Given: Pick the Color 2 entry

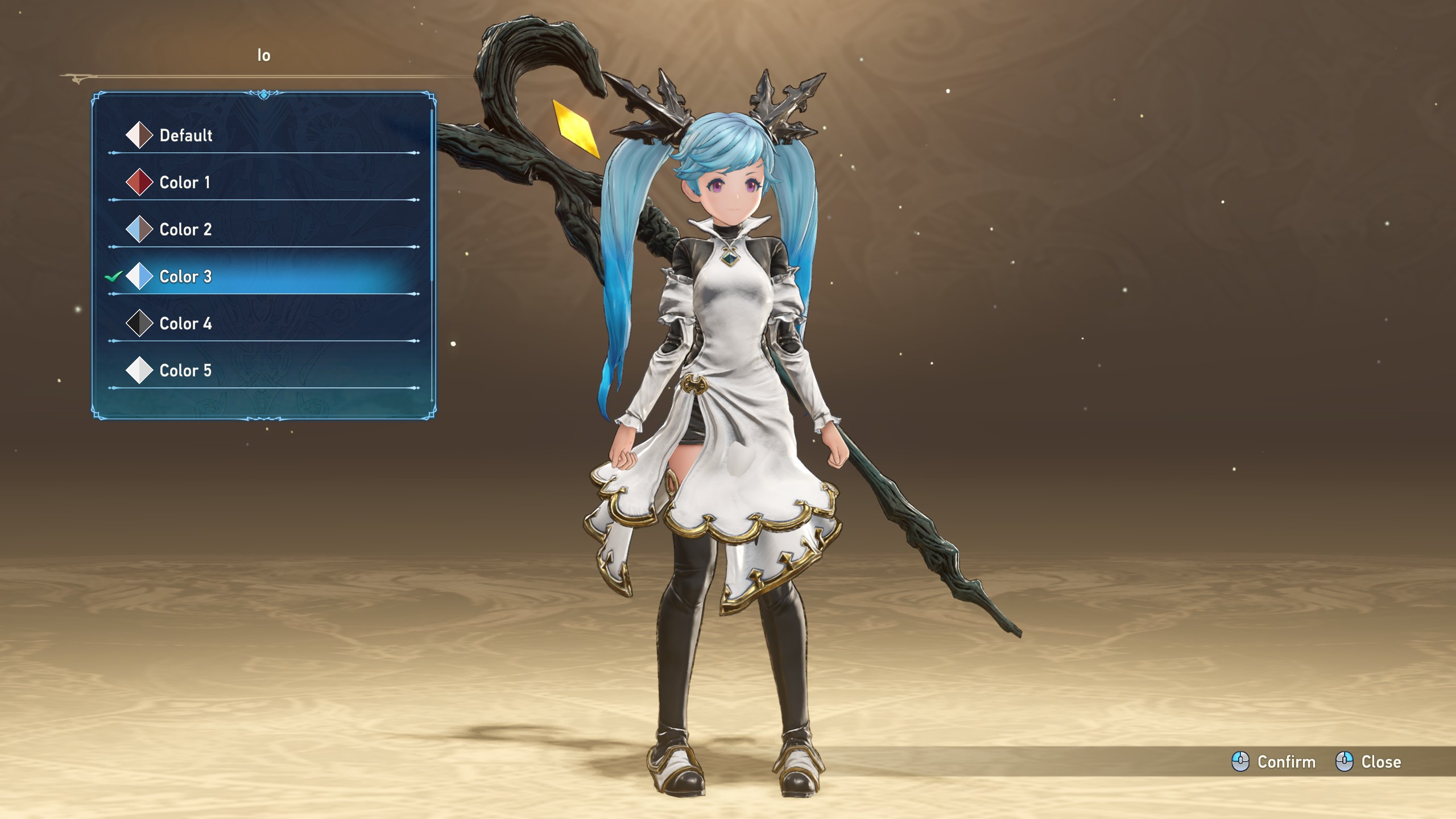Looking at the screenshot, I should (185, 230).
